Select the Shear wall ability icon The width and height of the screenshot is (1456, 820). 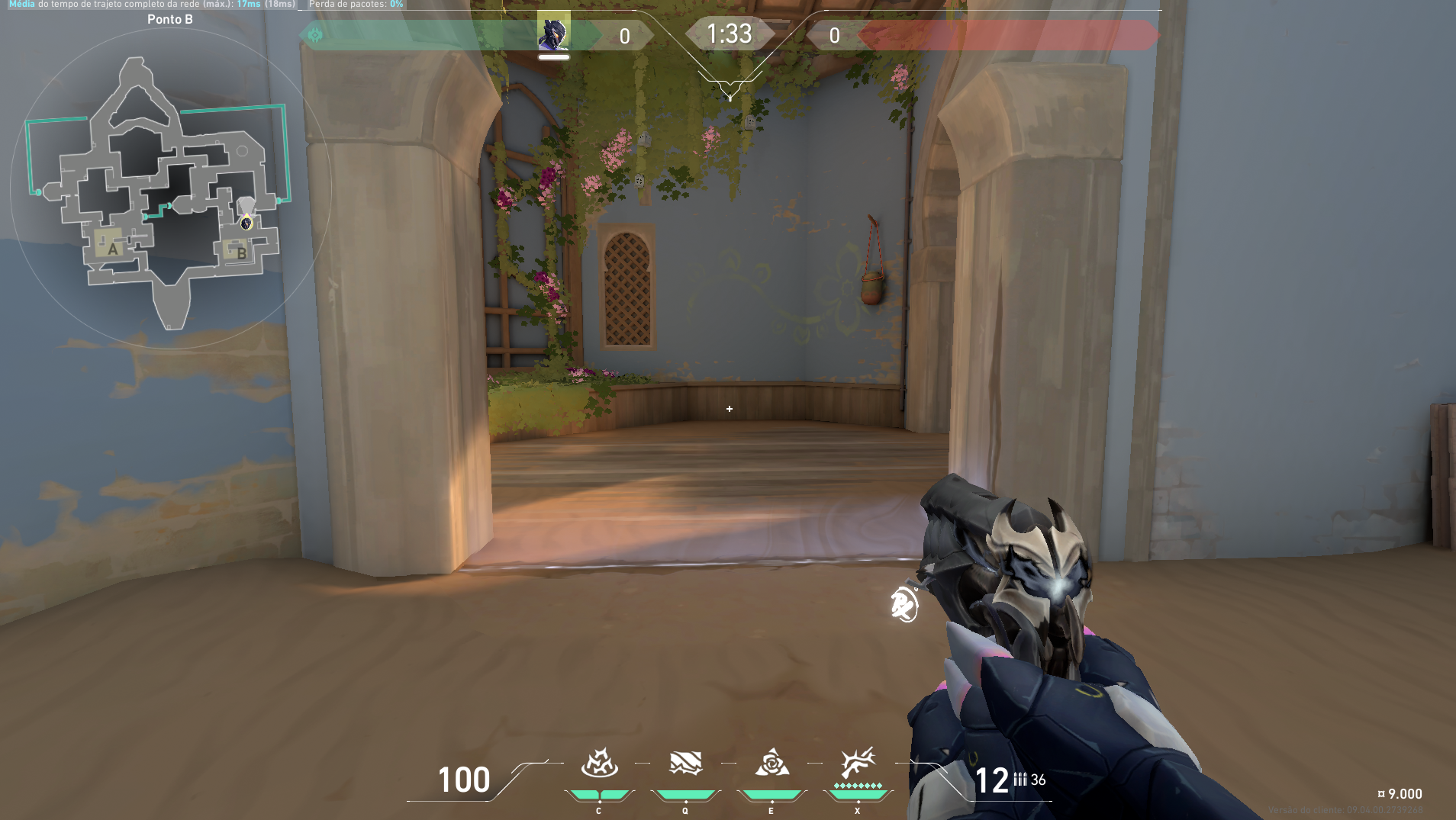click(x=685, y=763)
